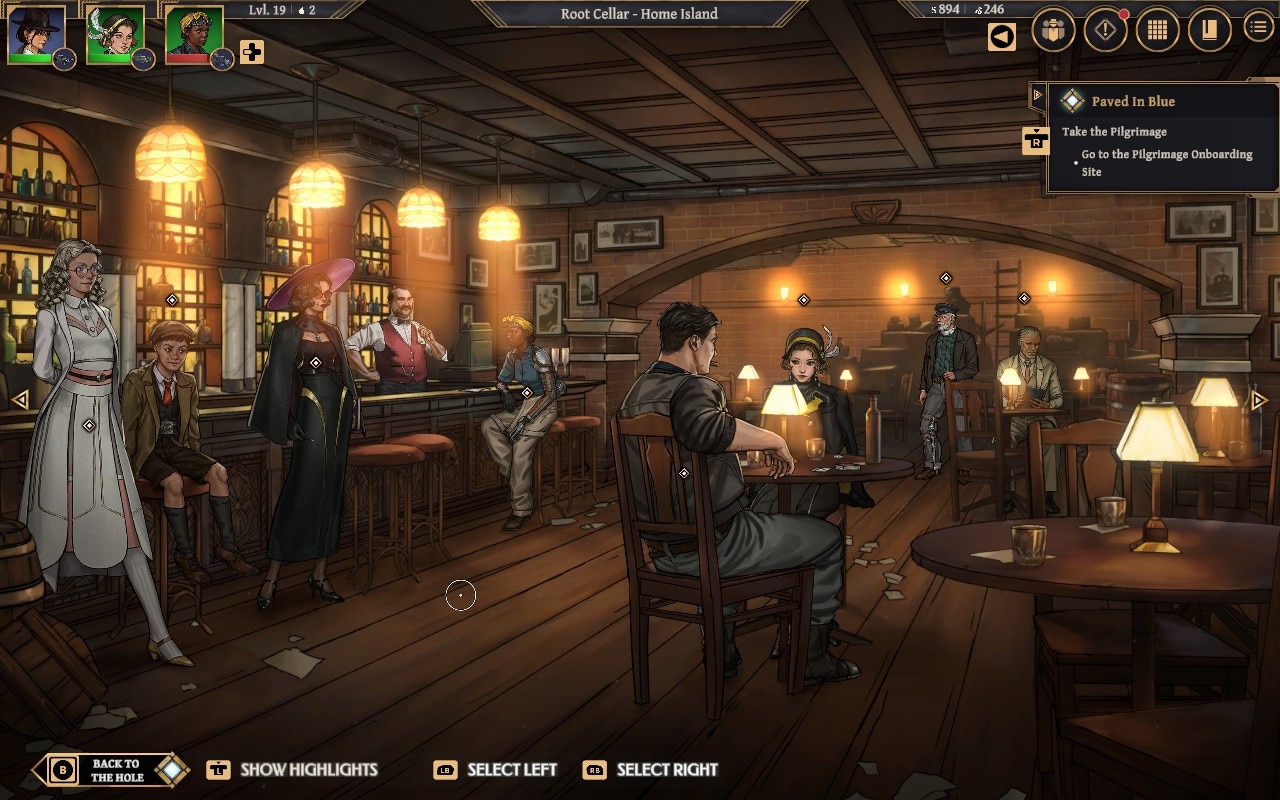Open the journal book icon
Viewport: 1280px width, 800px height.
click(x=1209, y=31)
